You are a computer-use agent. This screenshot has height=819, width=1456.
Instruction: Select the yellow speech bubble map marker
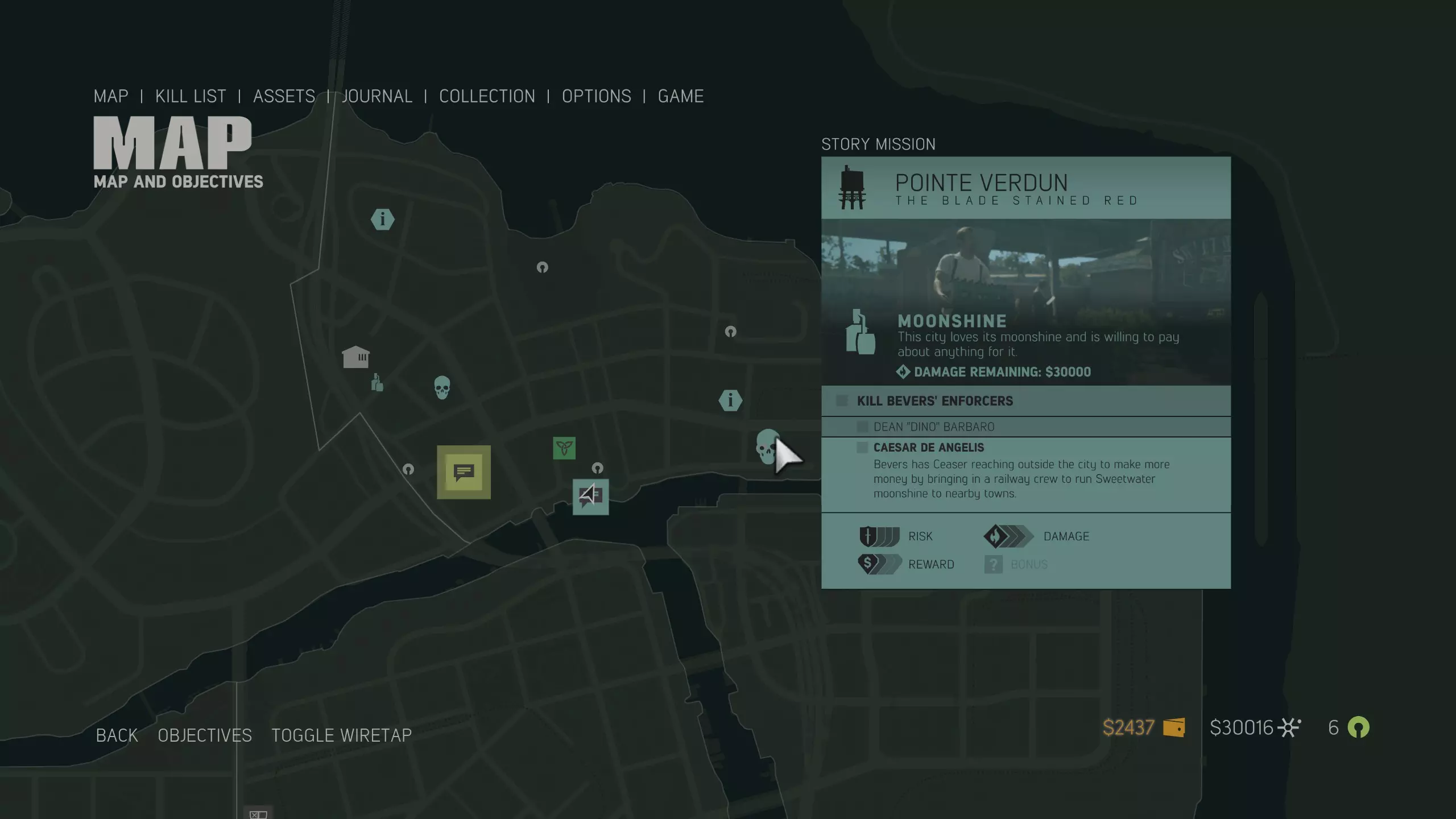[464, 472]
